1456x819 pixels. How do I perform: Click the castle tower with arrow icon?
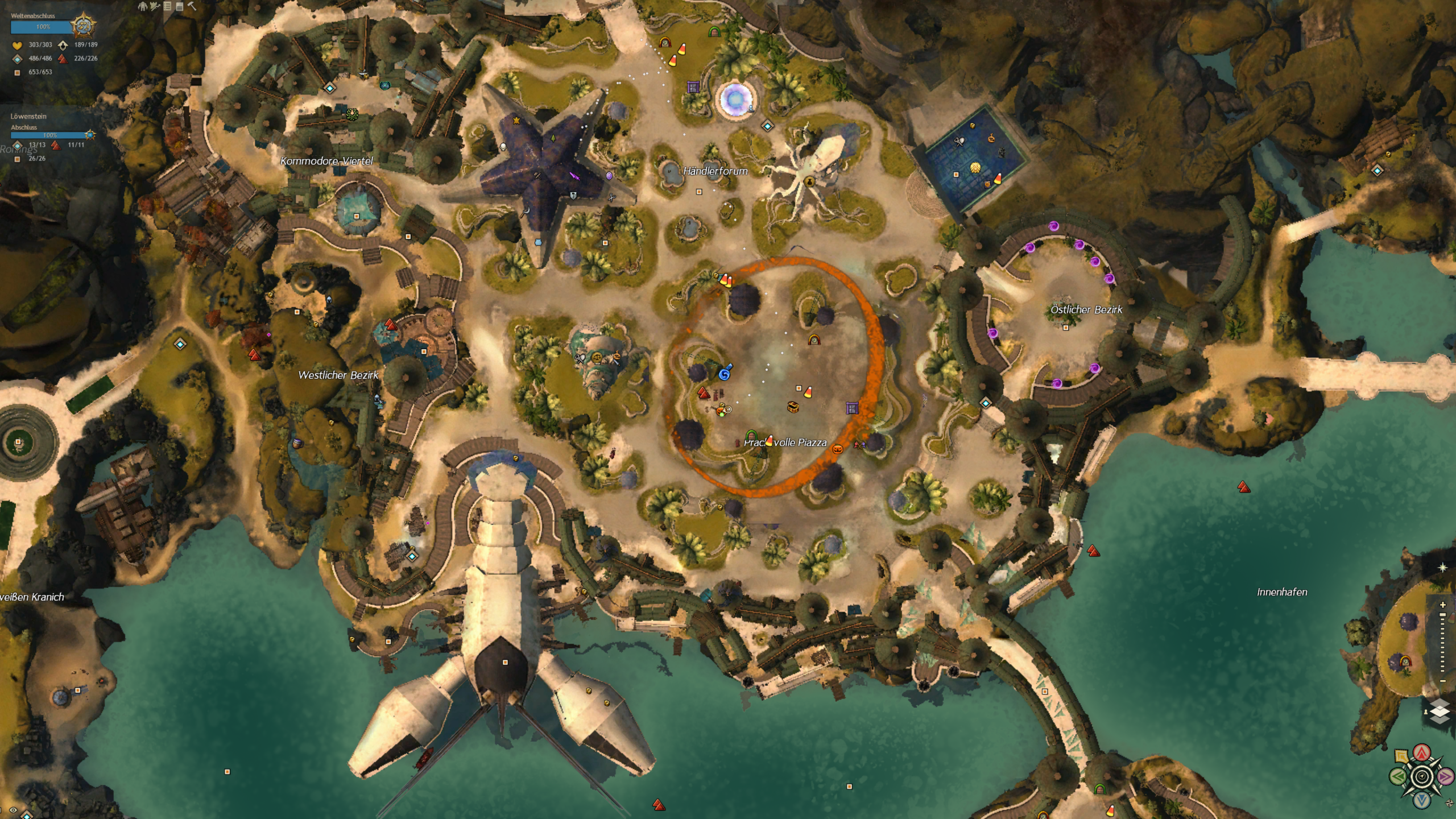point(154,6)
